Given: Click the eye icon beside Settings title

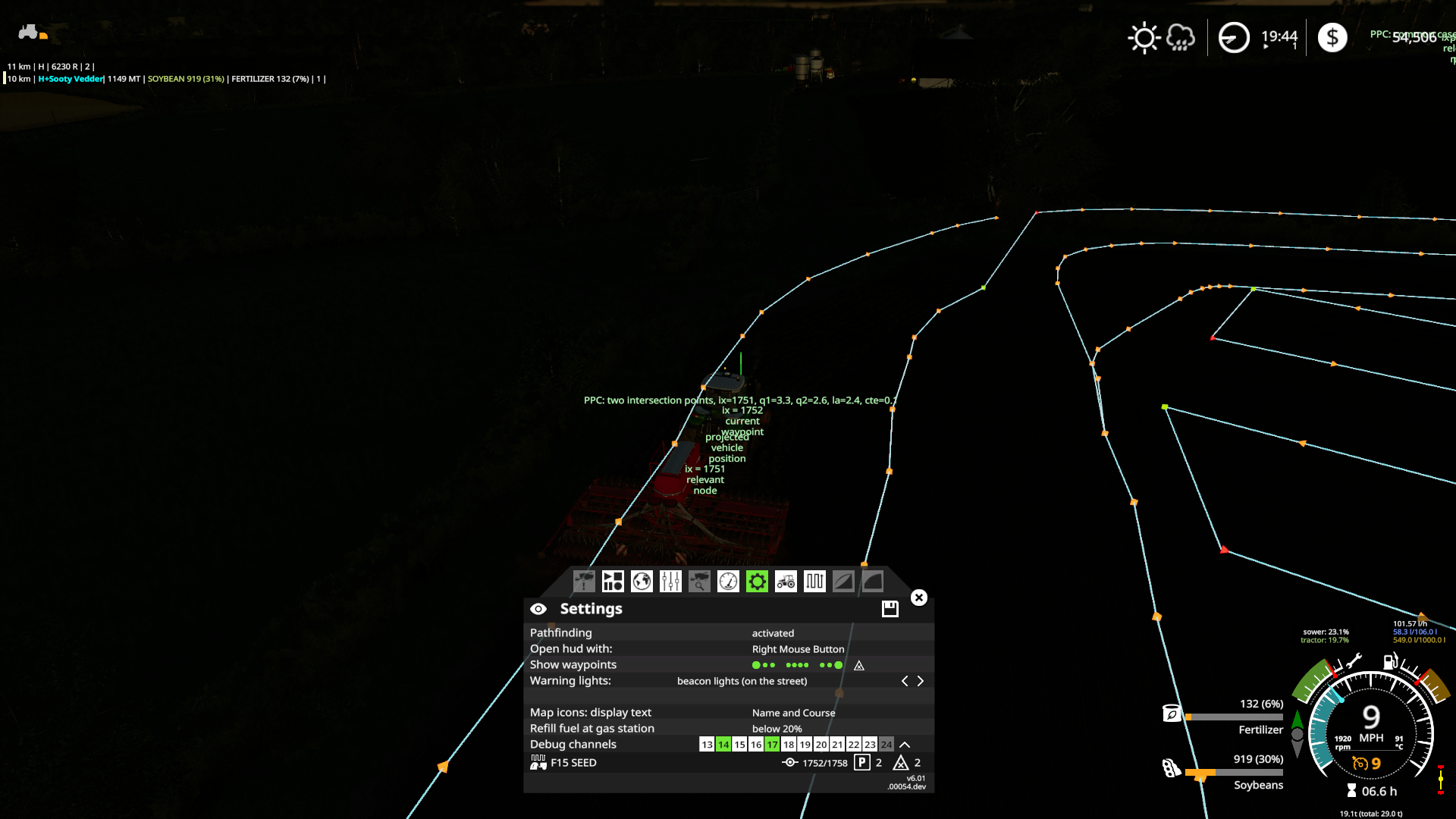Looking at the screenshot, I should tap(539, 608).
